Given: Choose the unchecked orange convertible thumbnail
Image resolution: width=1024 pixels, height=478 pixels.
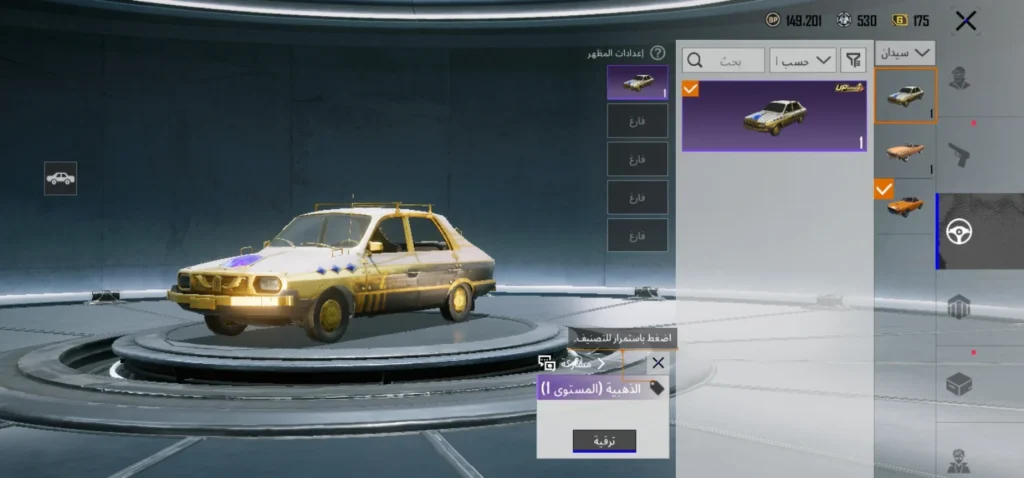Looking at the screenshot, I should [904, 152].
